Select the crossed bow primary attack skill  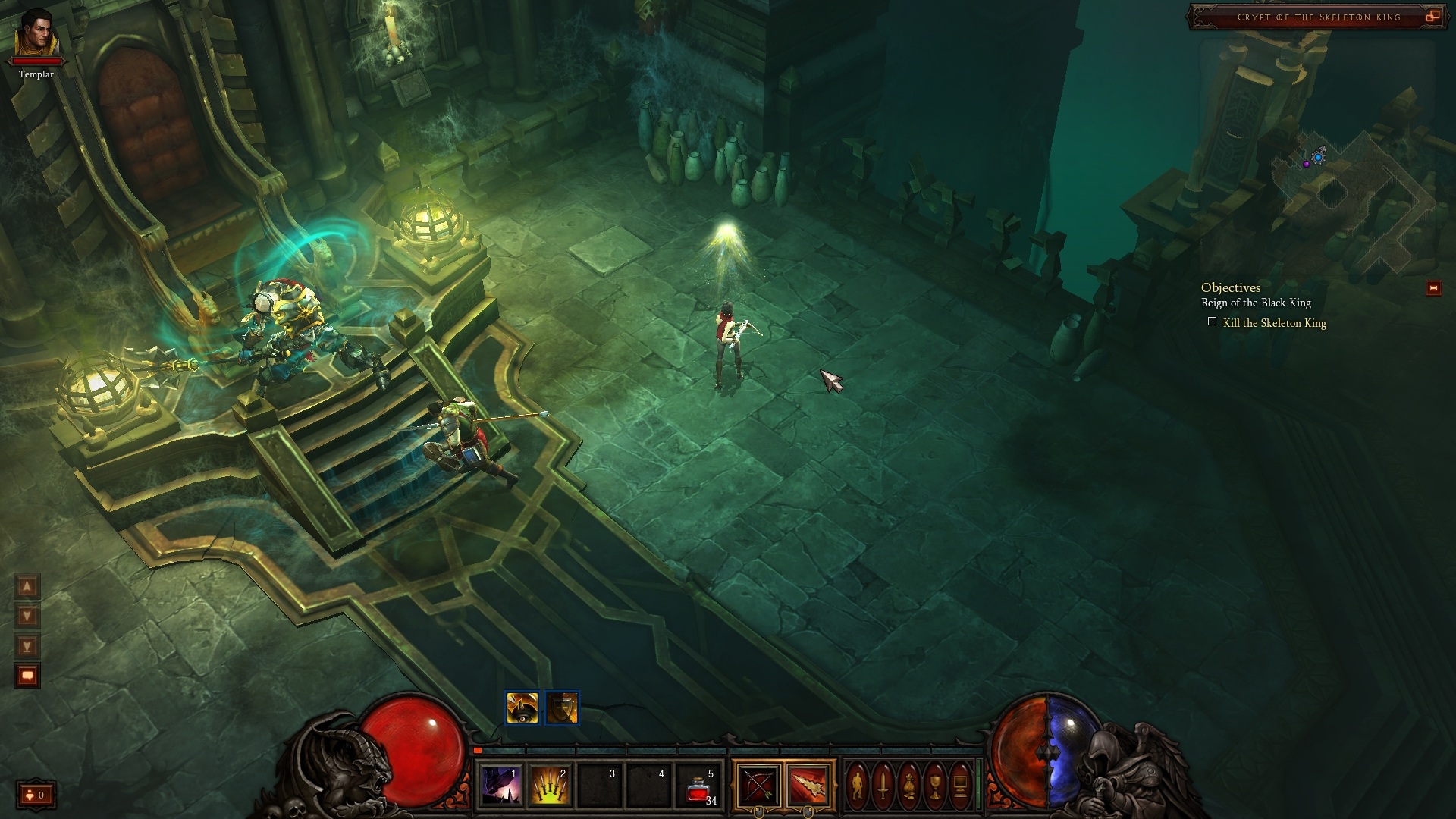(758, 785)
